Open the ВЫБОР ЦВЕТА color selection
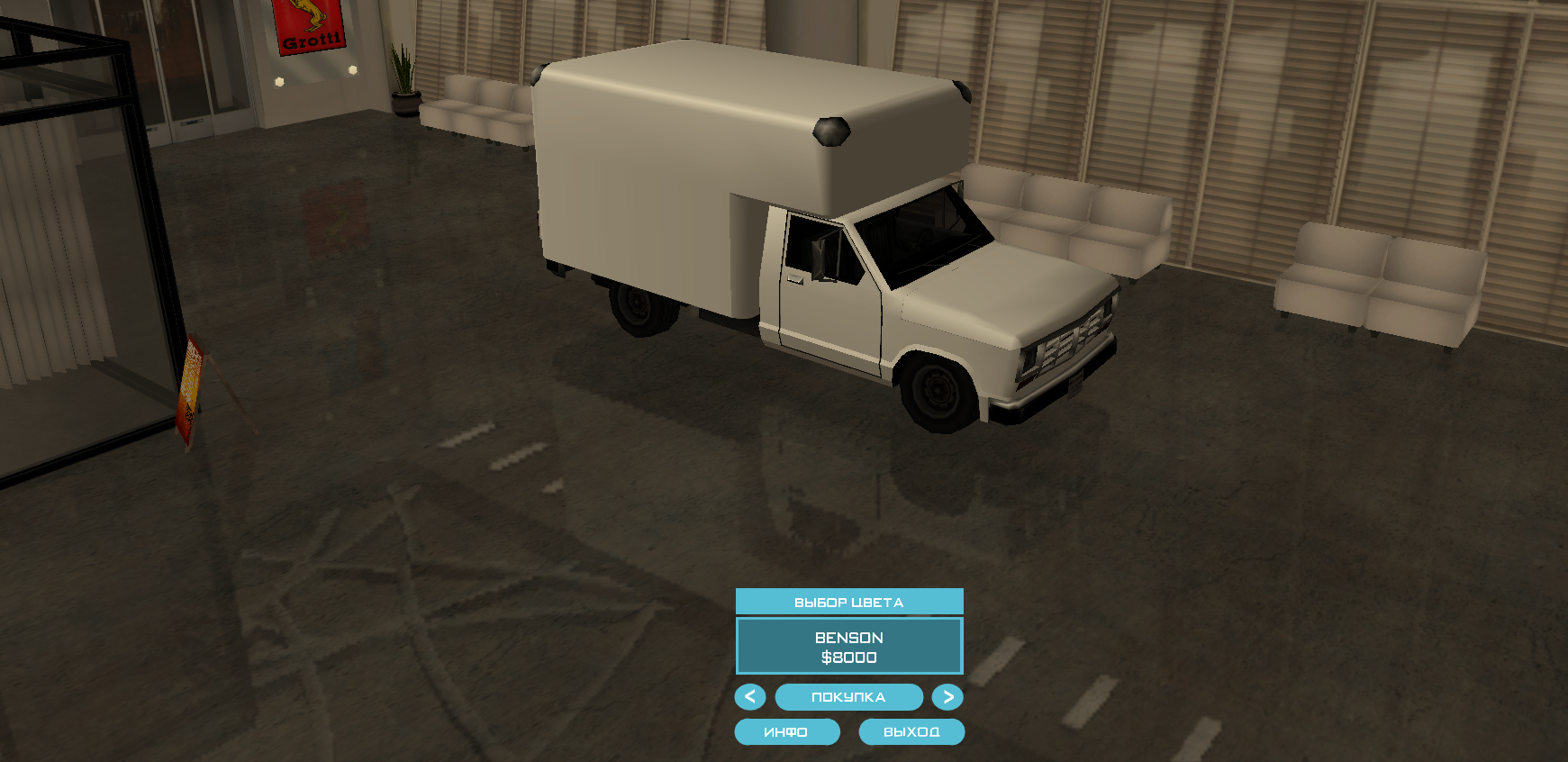This screenshot has width=1568, height=762. tap(848, 602)
